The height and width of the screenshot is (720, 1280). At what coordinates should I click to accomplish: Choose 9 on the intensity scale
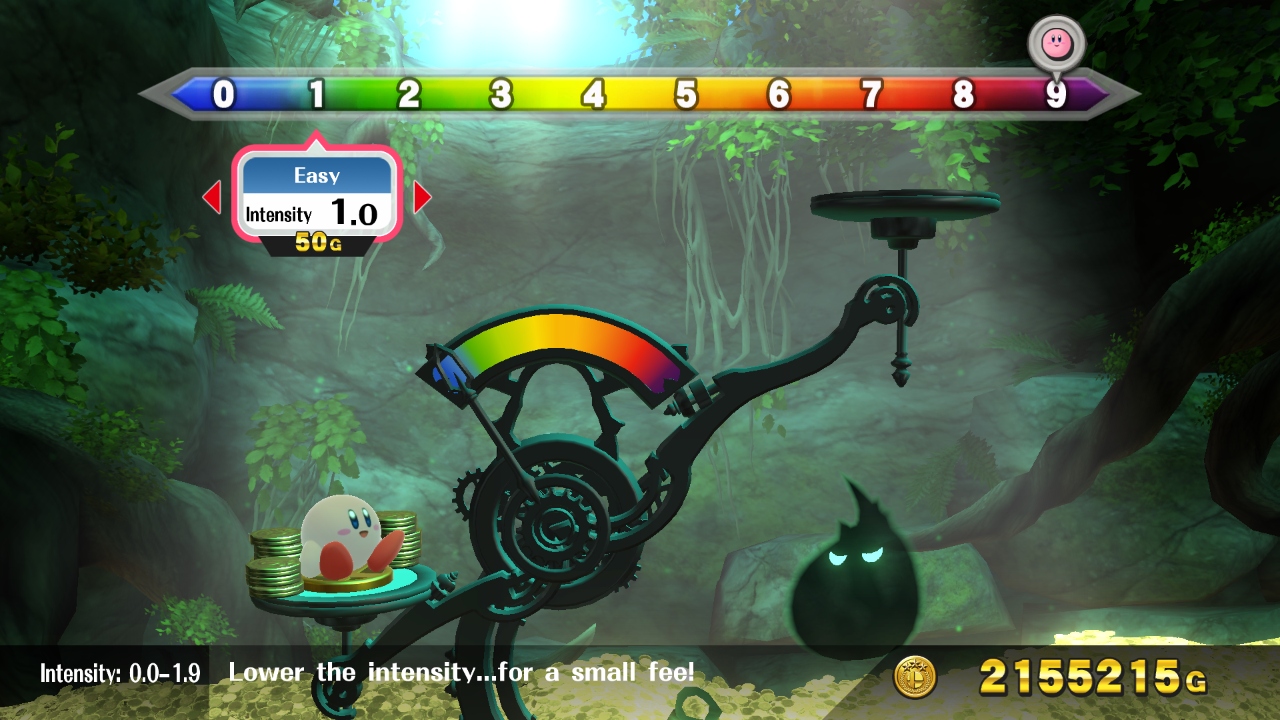(1056, 95)
